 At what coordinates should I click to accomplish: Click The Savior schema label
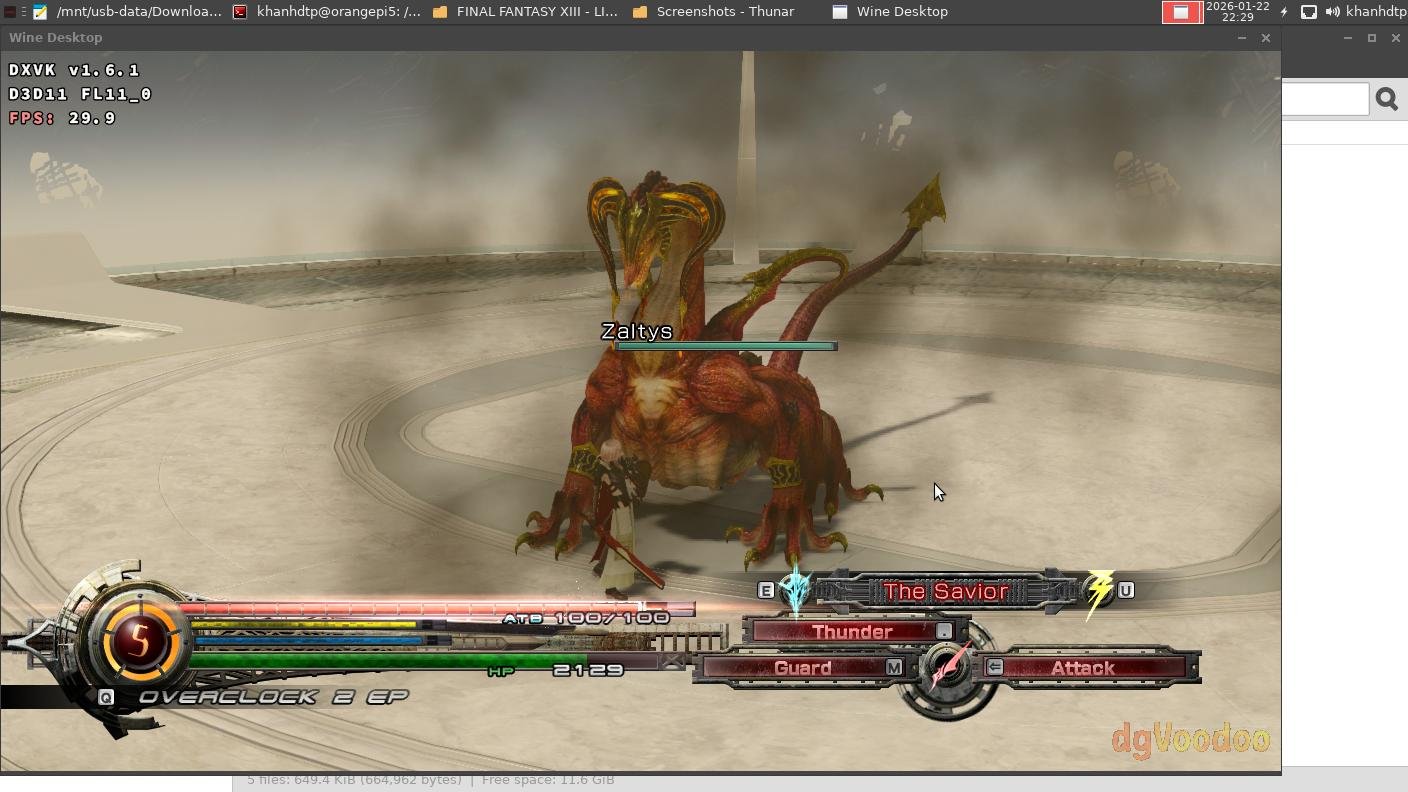tap(945, 592)
